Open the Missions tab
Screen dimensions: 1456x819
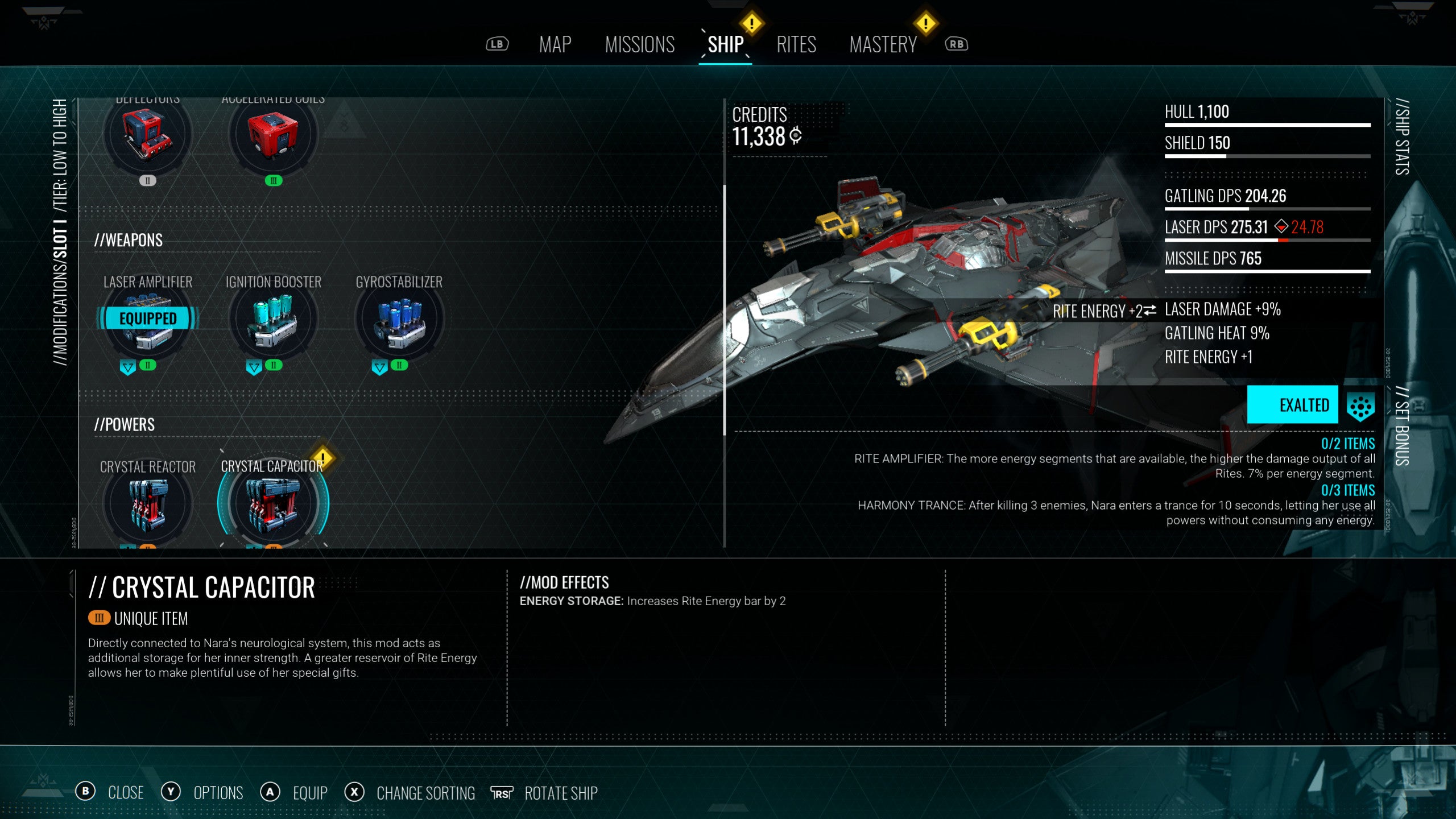[x=639, y=44]
